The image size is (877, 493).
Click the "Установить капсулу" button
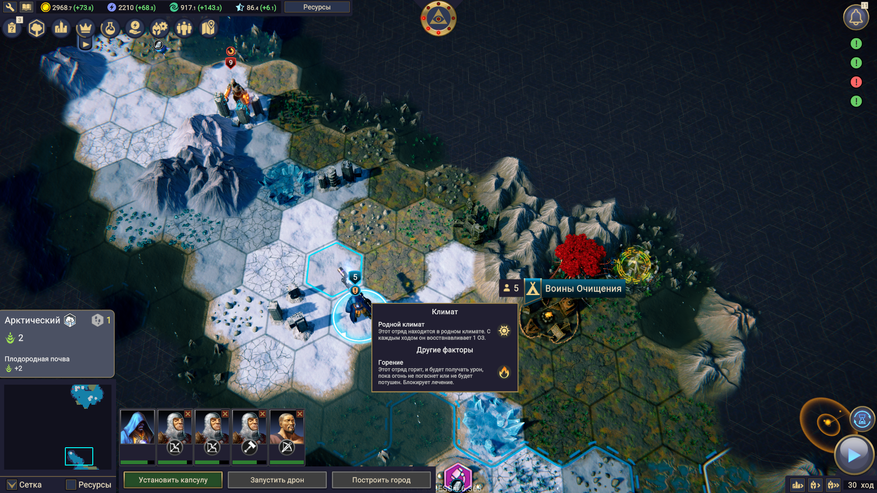coord(173,480)
